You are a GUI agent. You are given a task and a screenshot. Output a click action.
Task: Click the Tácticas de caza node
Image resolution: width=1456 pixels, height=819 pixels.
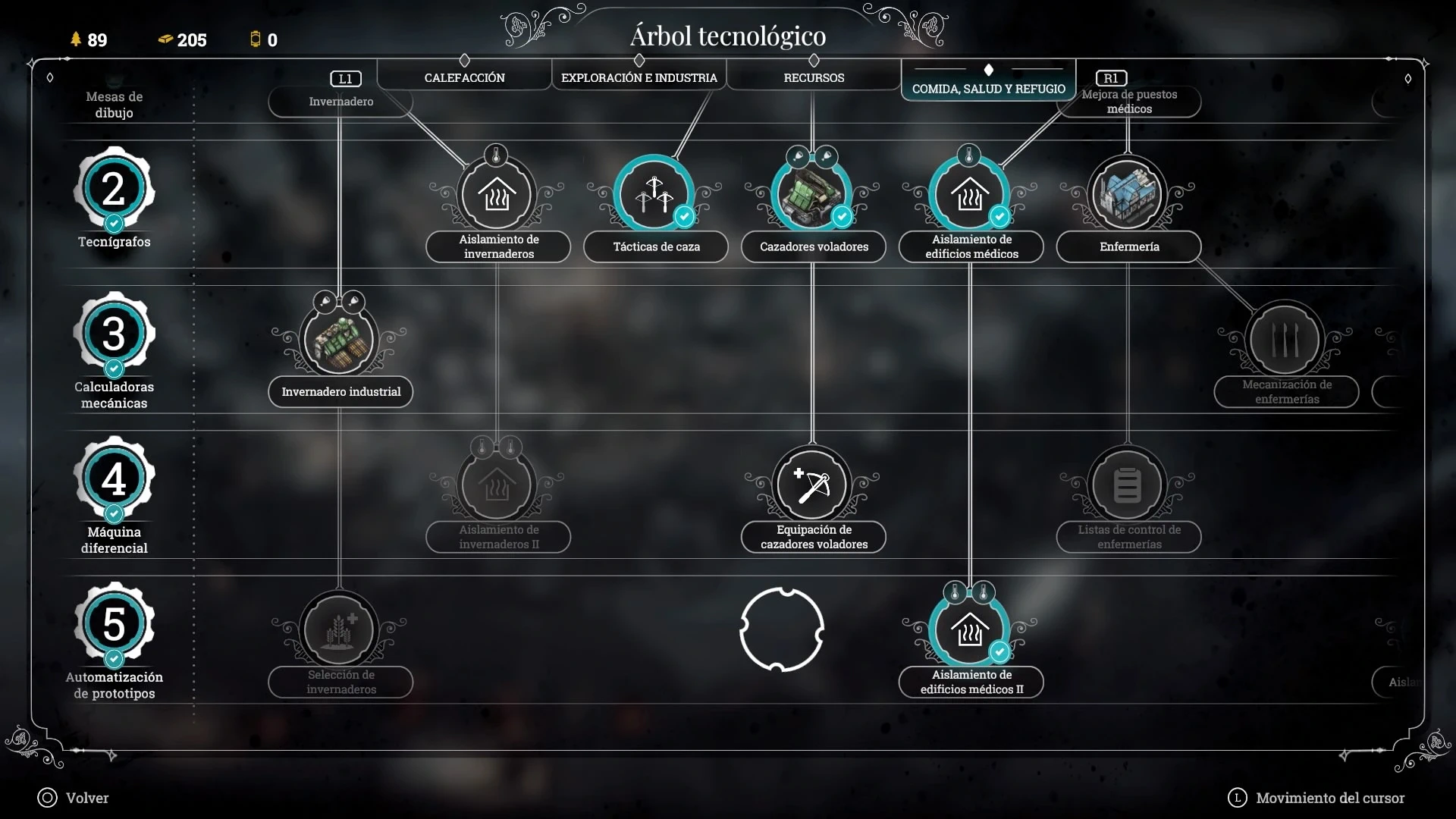[x=654, y=194]
